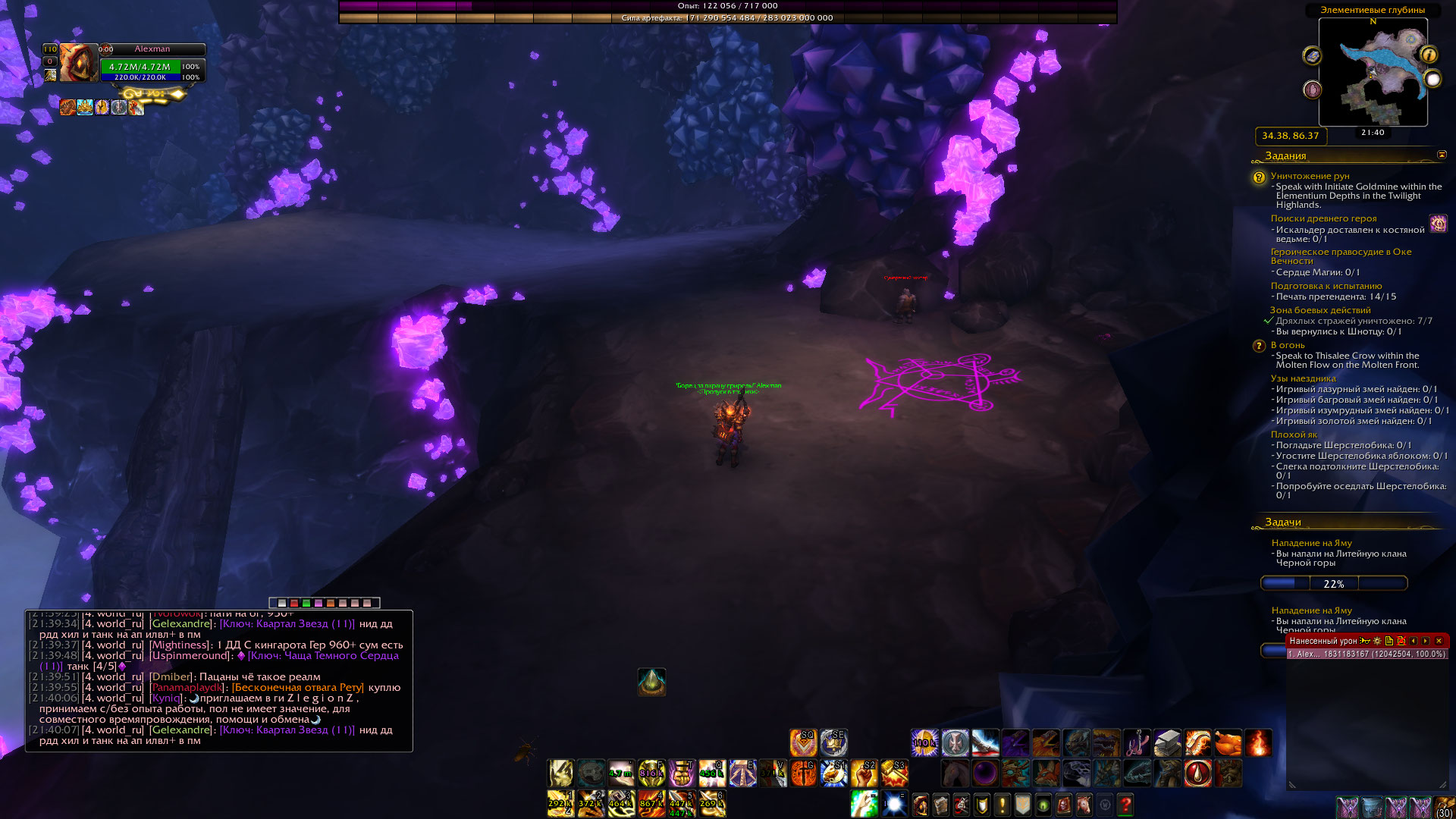This screenshot has width=1456, height=819.
Task: Click the yellow exclamation mark micro button
Action: pyautogui.click(x=1003, y=804)
